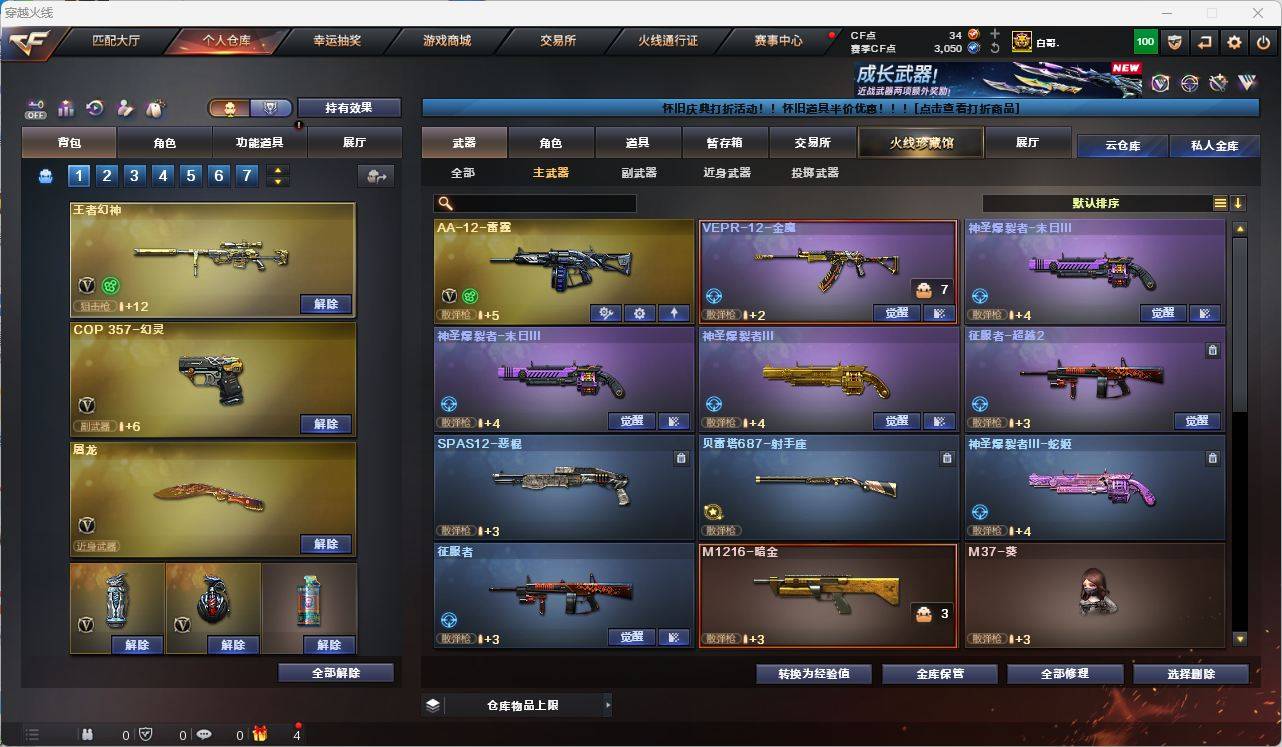
Task: Switch to the 火线珍藏馆 tab
Action: [x=921, y=143]
